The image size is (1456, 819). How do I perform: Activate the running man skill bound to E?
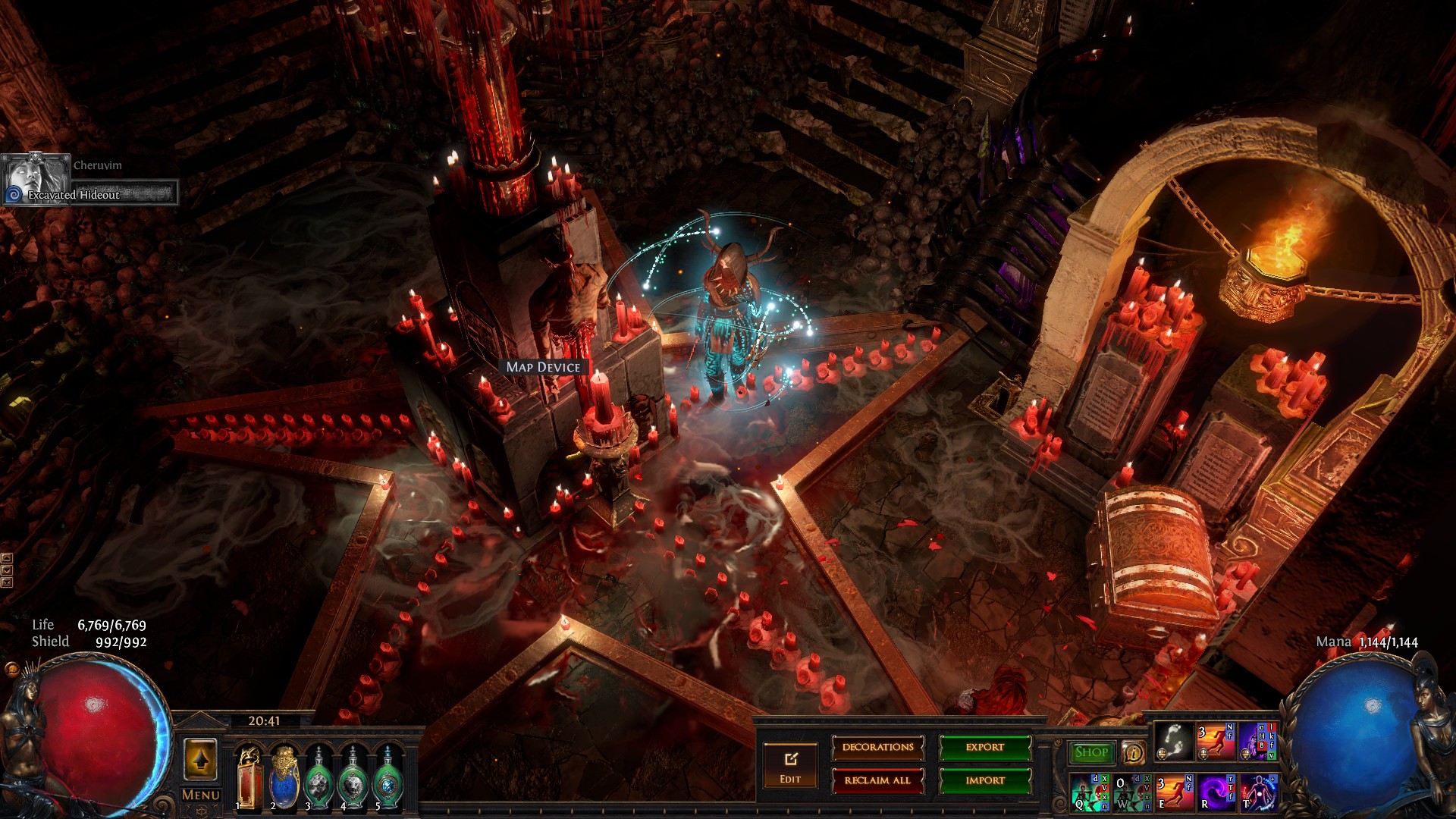[1174, 792]
